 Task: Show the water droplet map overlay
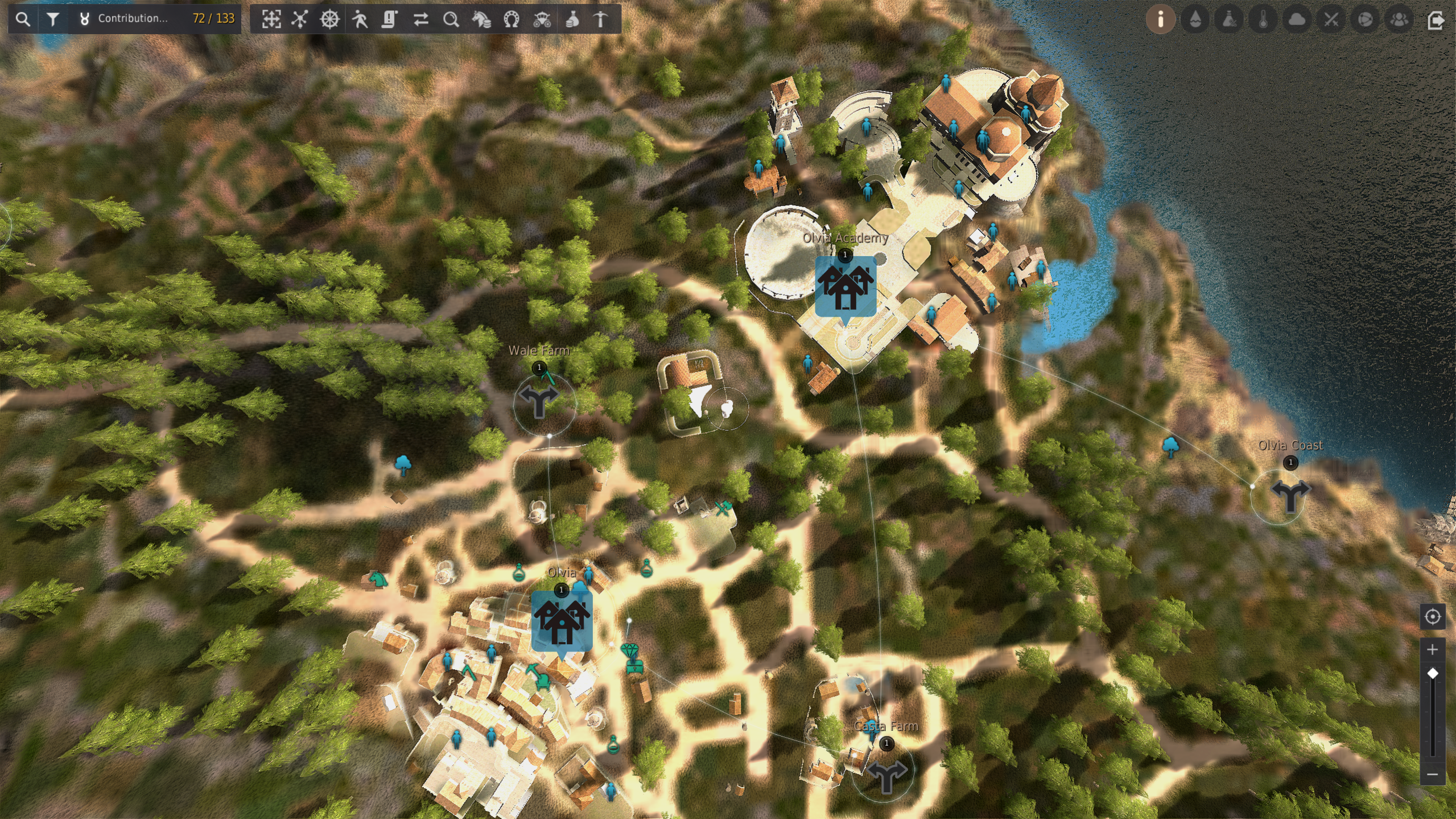point(1195,19)
